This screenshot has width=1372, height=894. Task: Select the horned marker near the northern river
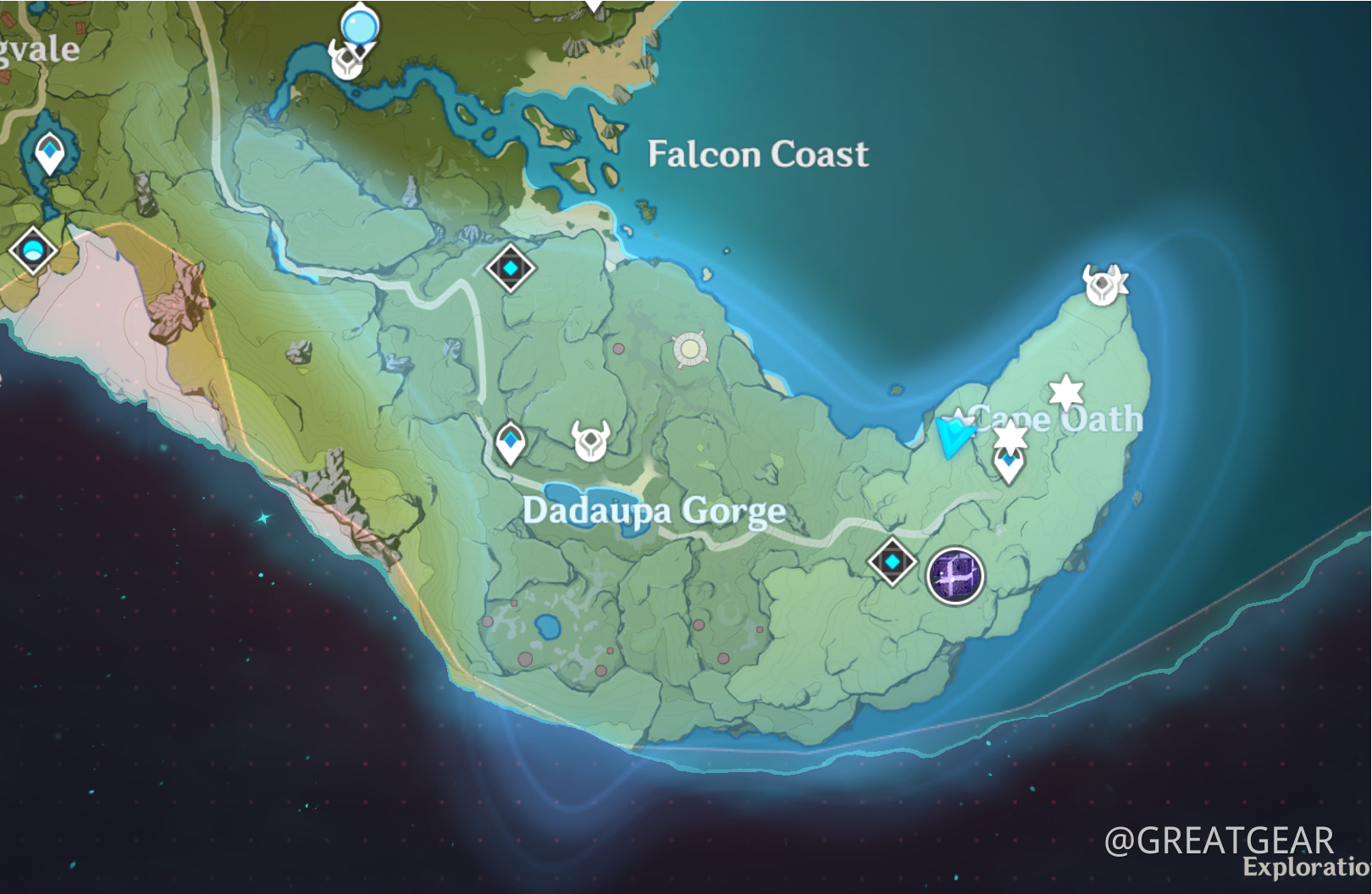[x=347, y=60]
